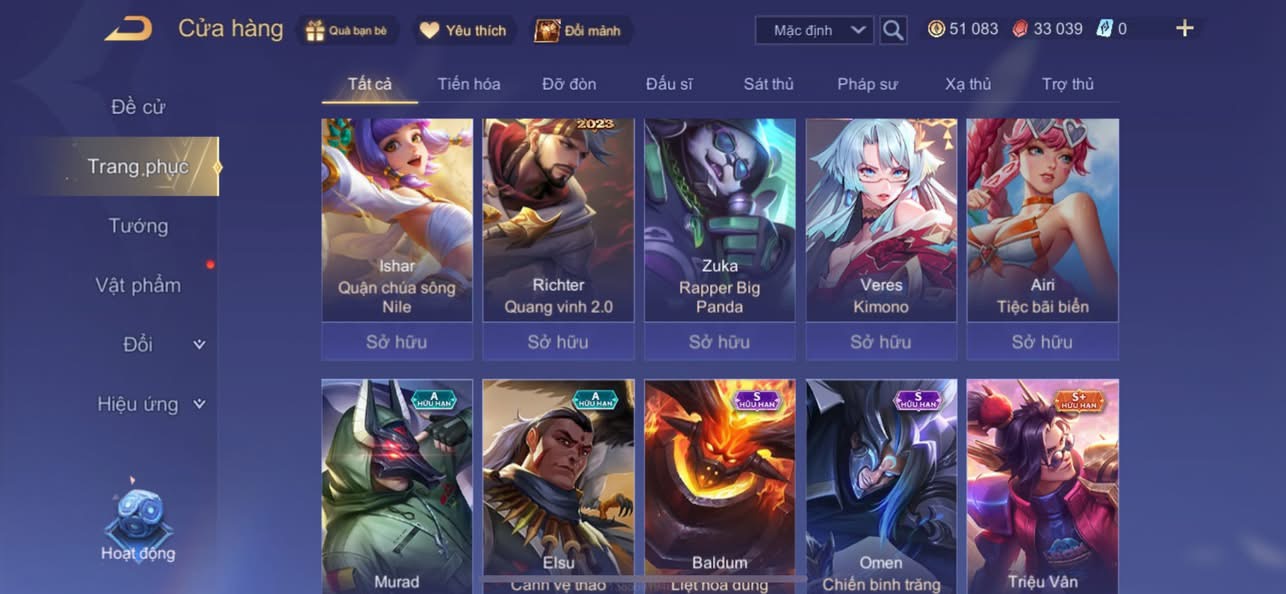Select the Pháp sư filter tab
This screenshot has height=594, width=1286.
coord(867,84)
